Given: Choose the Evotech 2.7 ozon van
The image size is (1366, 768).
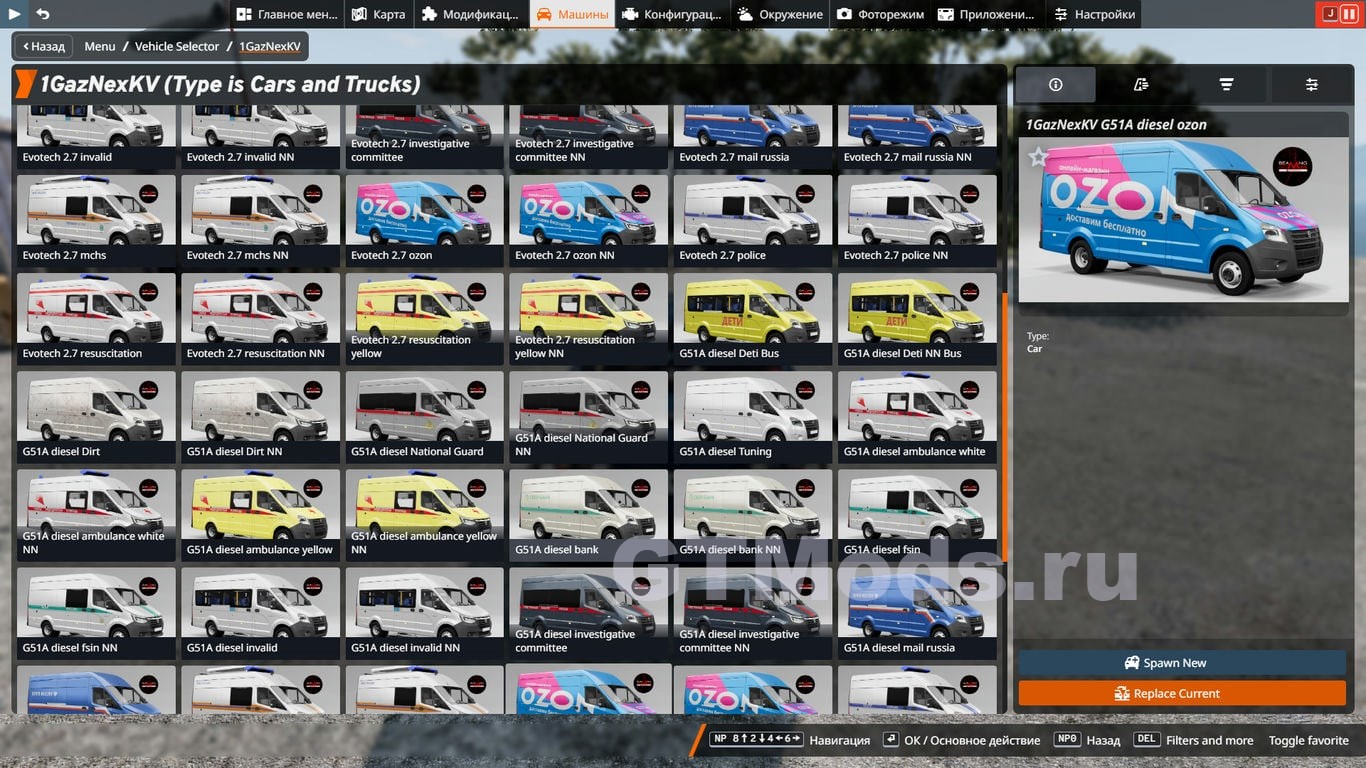Looking at the screenshot, I should click(425, 219).
